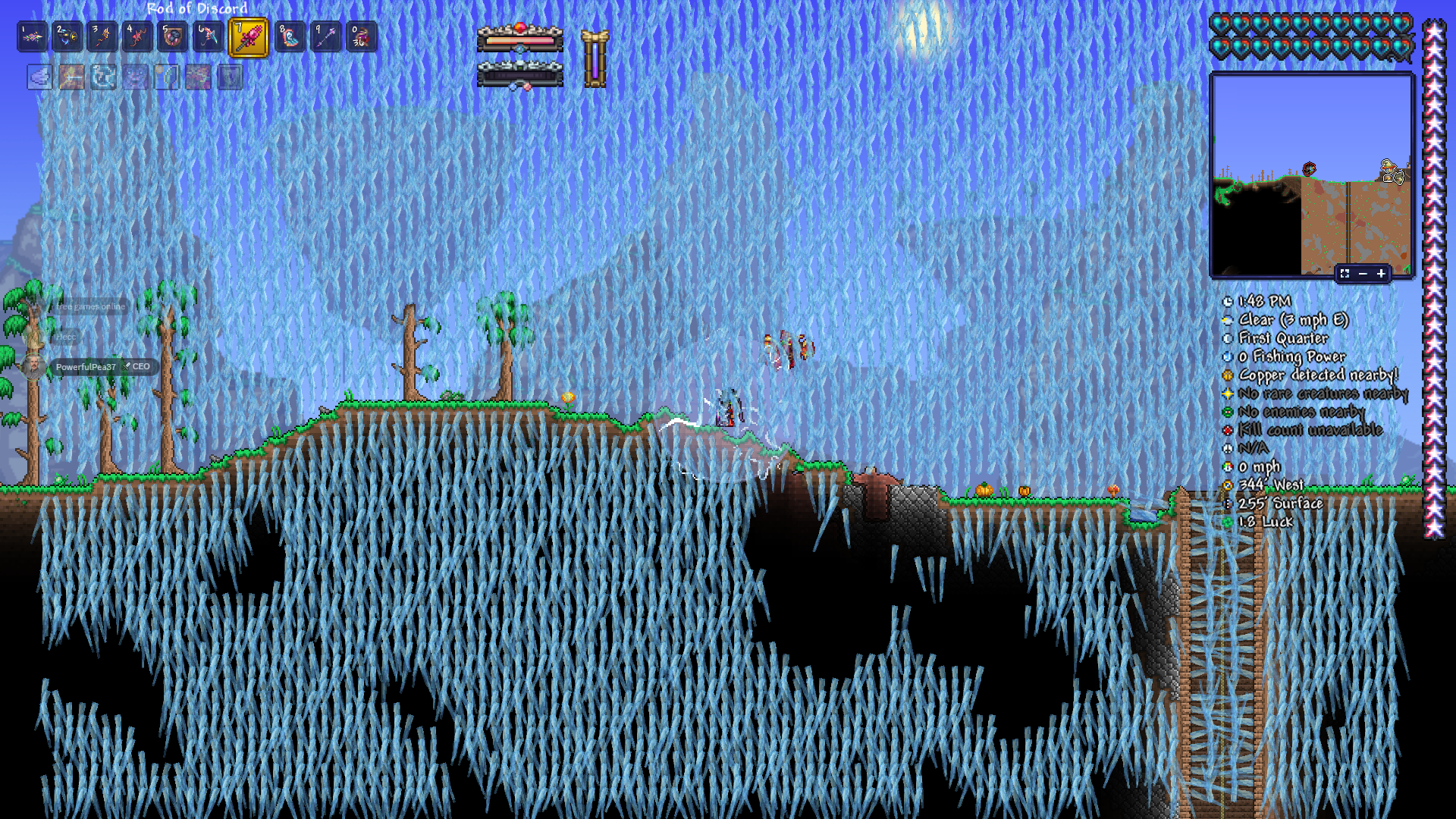Screen dimensions: 1456x819
Task: Select the potion stack of 36
Action: coord(361,37)
